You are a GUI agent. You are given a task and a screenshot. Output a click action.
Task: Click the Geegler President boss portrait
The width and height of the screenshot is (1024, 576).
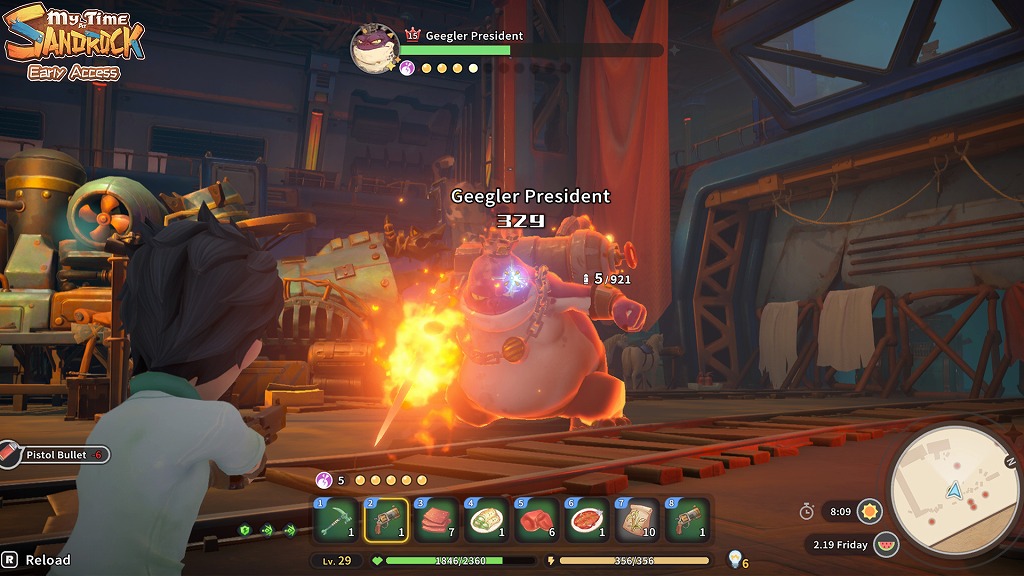pos(374,47)
